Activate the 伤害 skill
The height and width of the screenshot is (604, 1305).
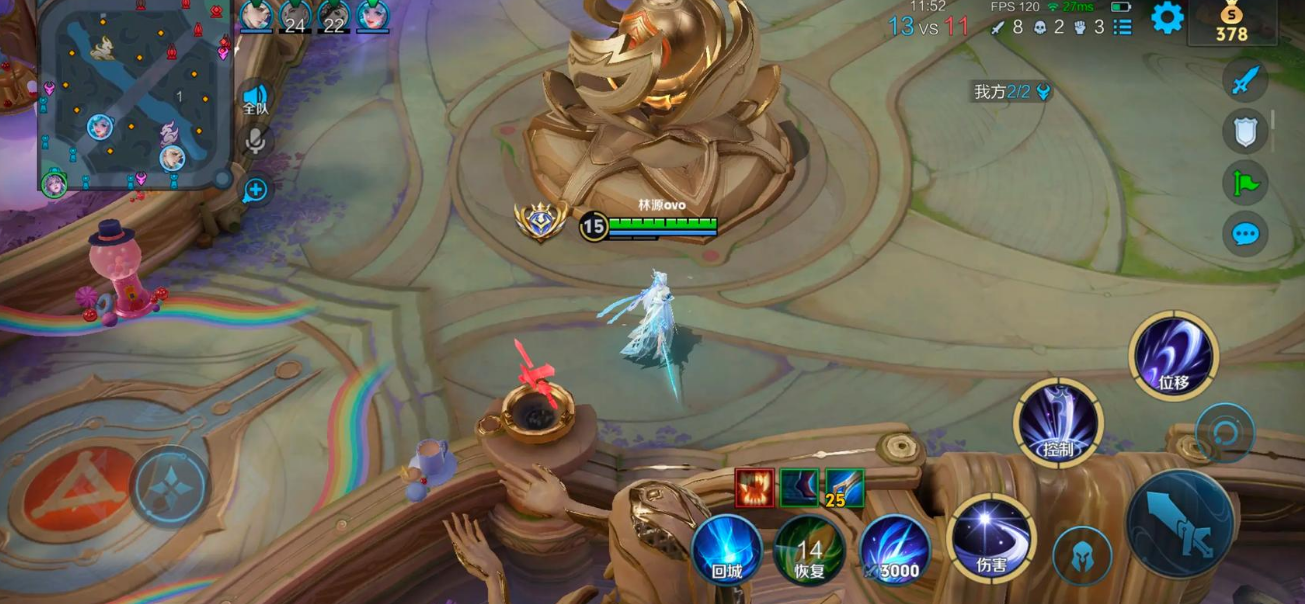tap(991, 538)
